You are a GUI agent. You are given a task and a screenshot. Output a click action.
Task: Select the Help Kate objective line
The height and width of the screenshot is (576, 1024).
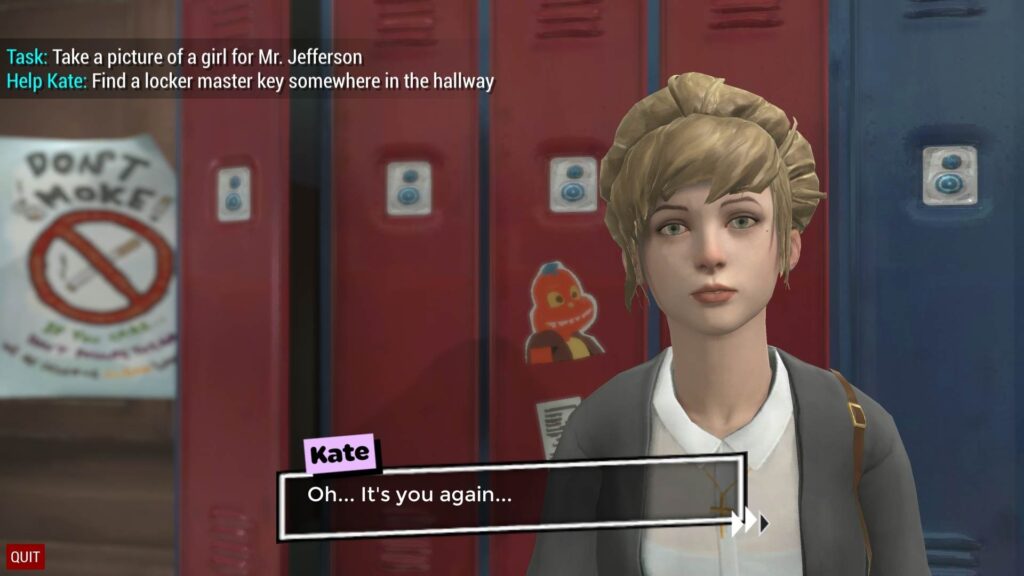250,82
